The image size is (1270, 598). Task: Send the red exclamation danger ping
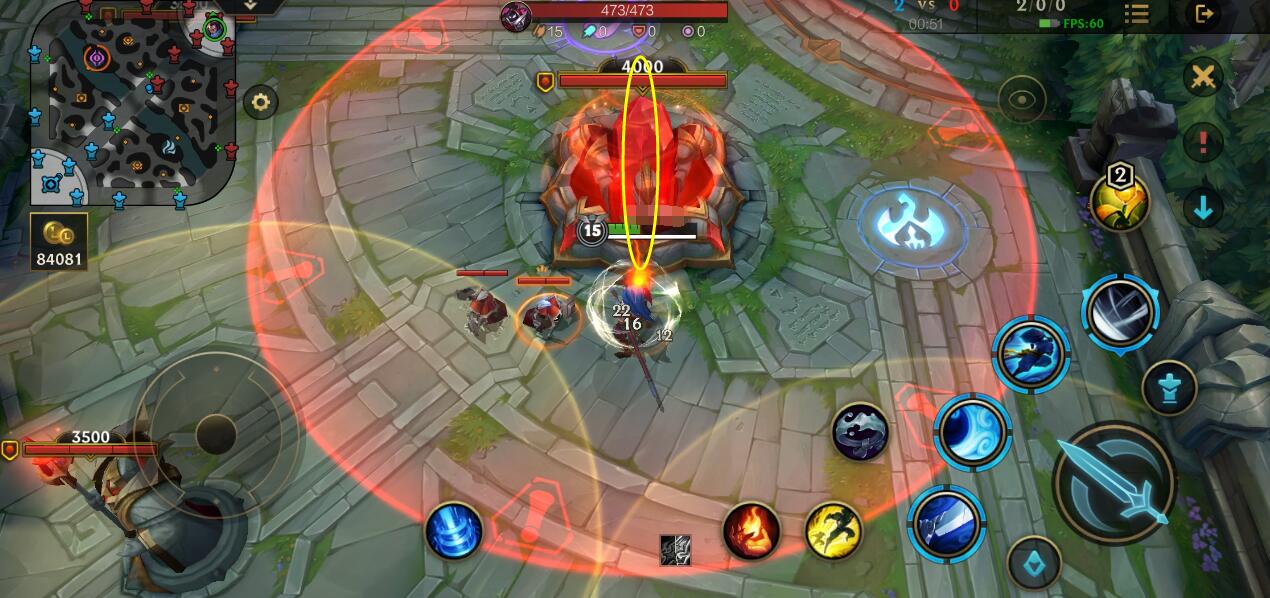pos(1203,142)
